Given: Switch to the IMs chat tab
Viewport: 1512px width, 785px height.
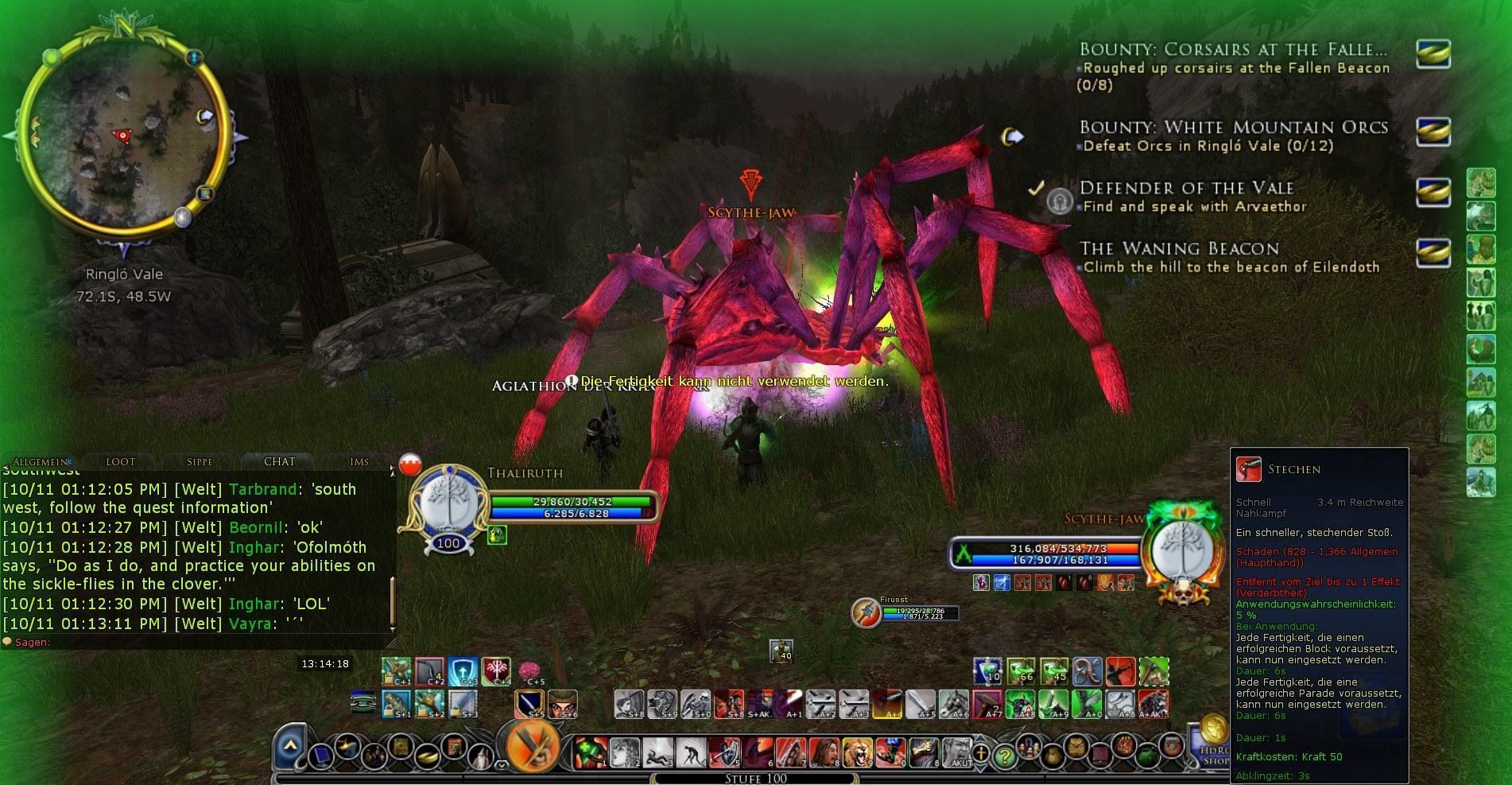Looking at the screenshot, I should [x=359, y=461].
